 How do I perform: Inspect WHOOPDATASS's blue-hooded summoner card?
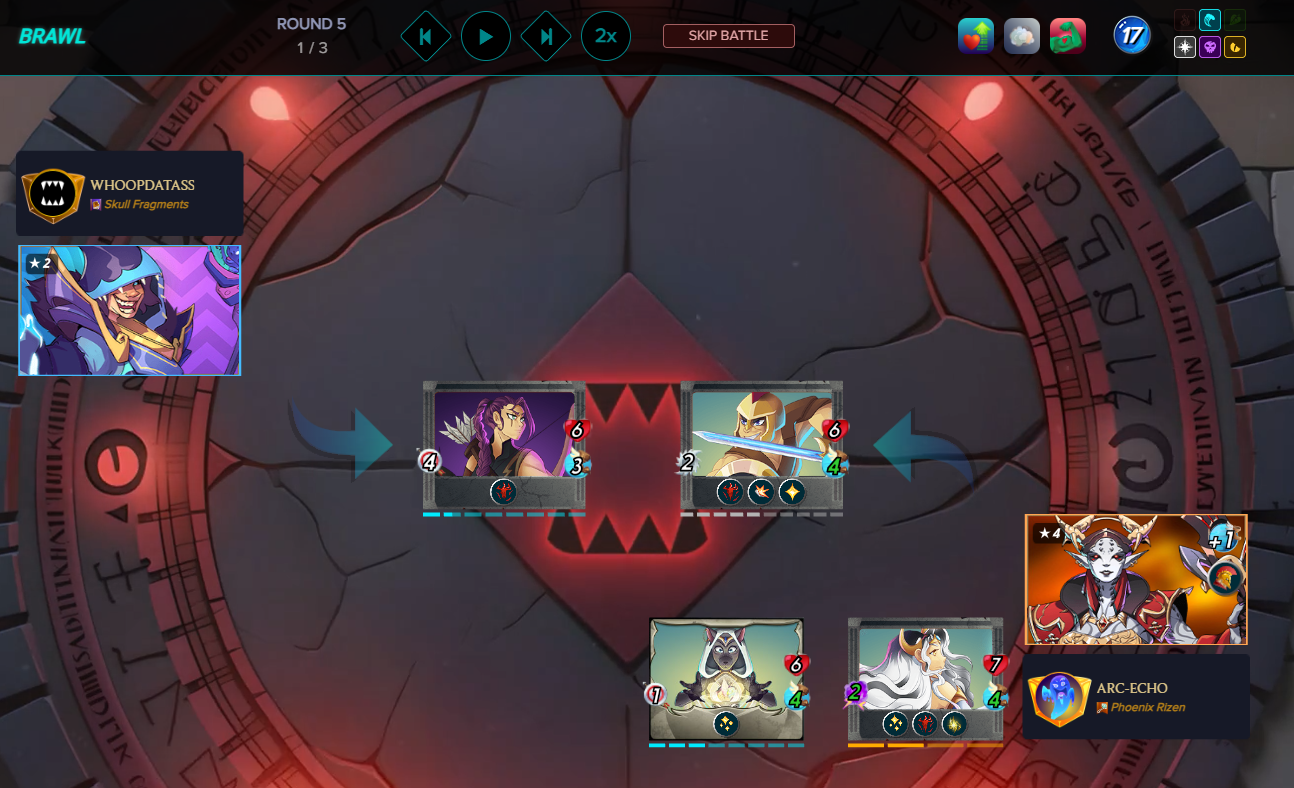pyautogui.click(x=130, y=310)
